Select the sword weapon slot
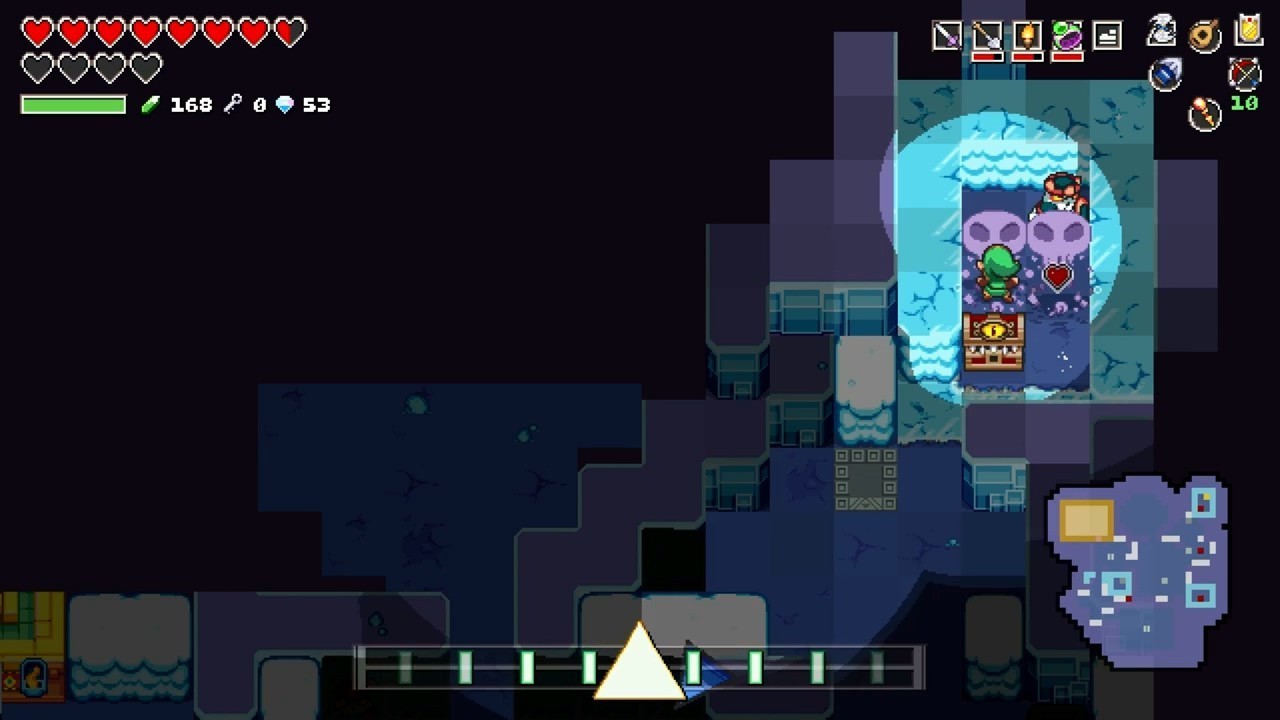 tap(946, 37)
